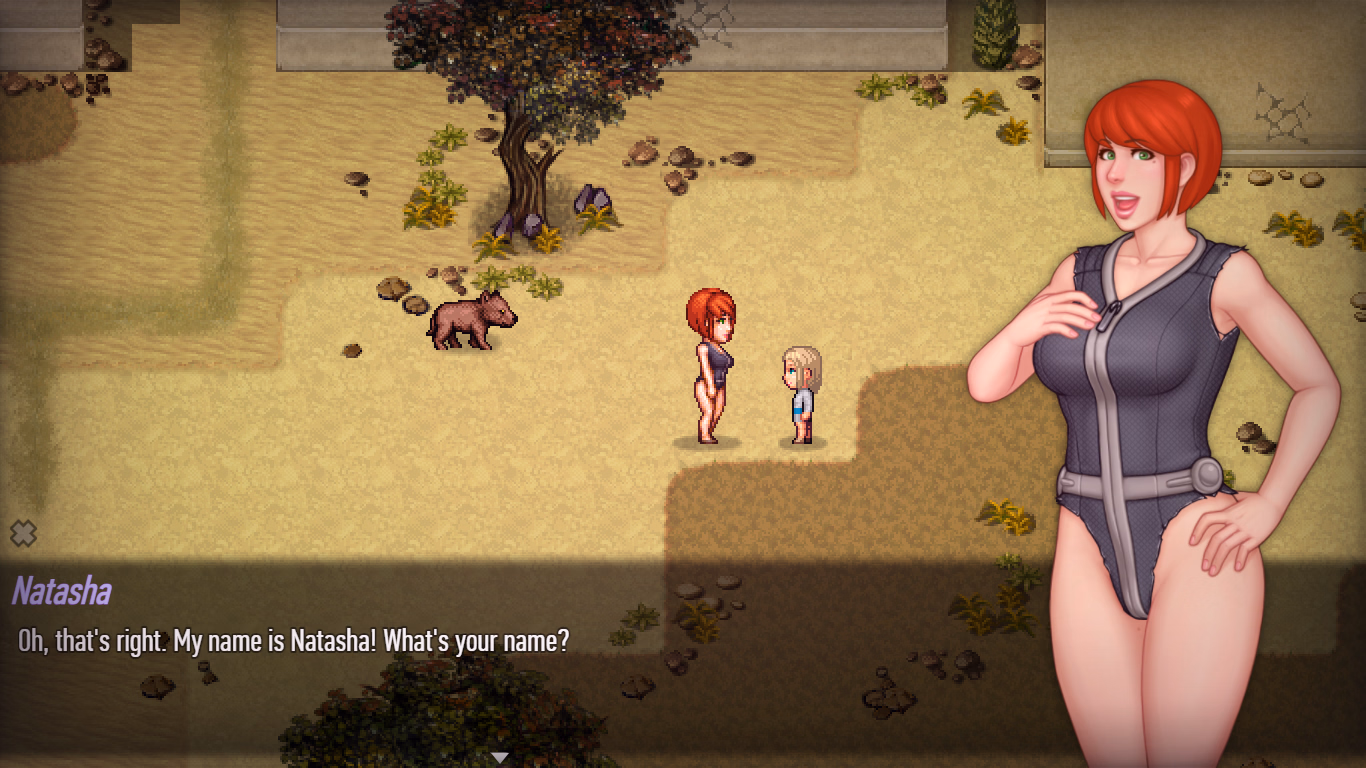Select the boar sprite on the map

pos(474,320)
